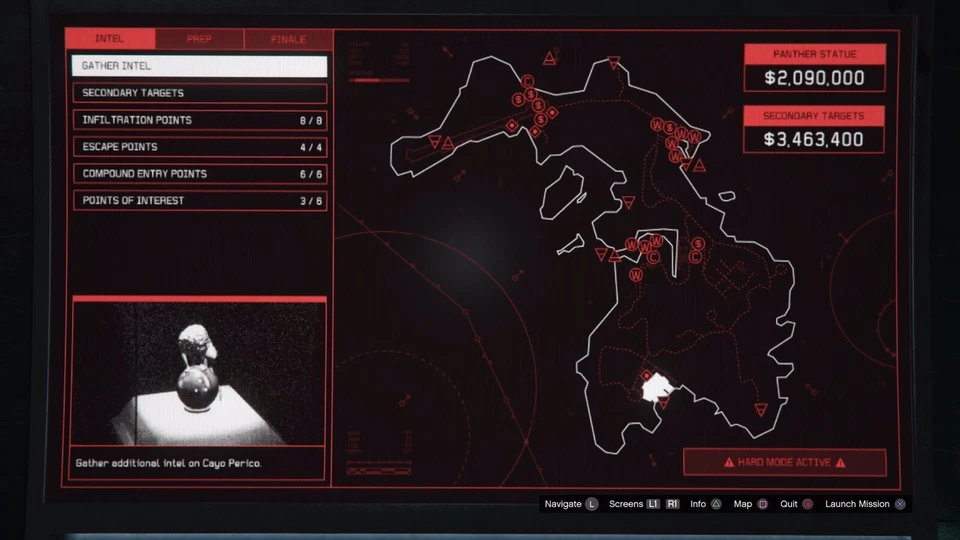
Task: Open the Prep tab
Action: (199, 39)
